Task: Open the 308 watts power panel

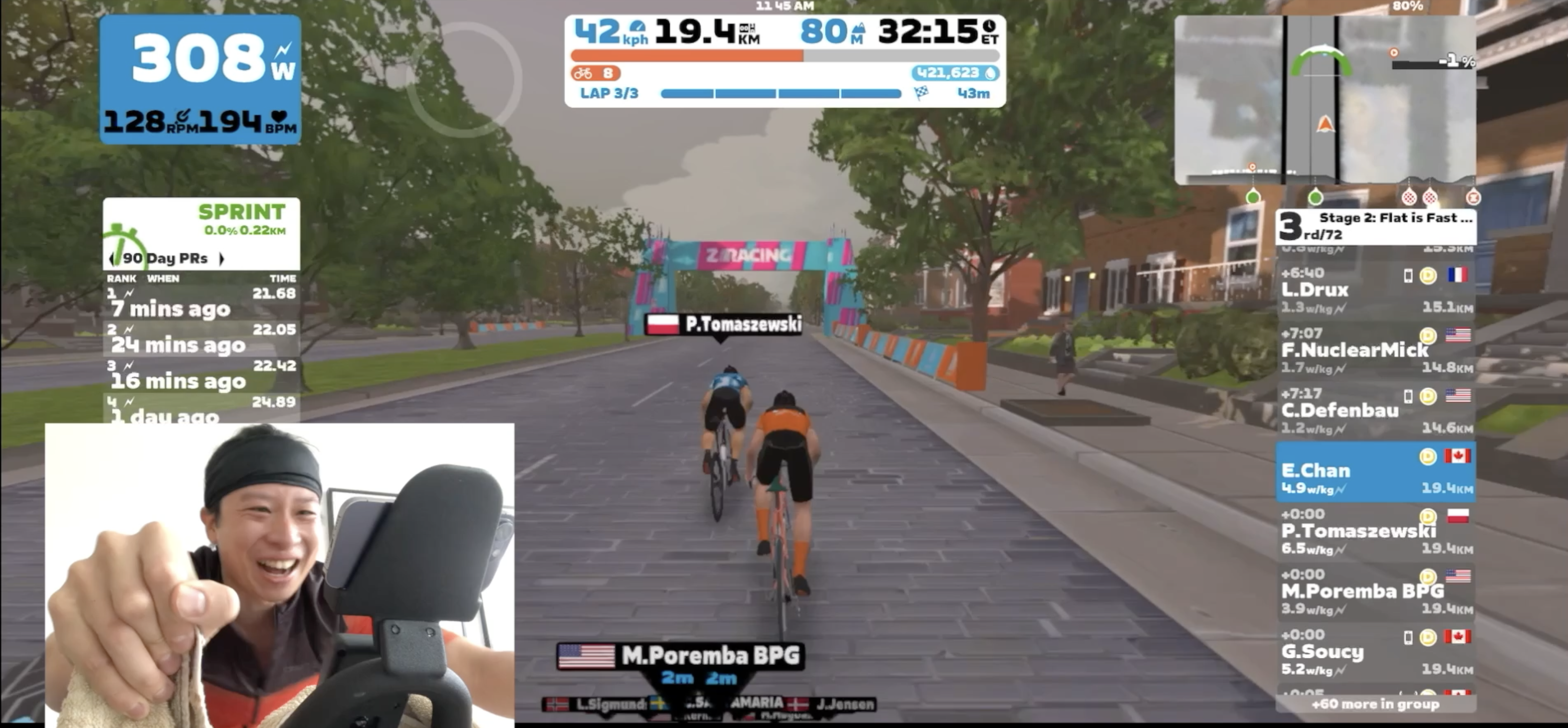Action: 200,79
